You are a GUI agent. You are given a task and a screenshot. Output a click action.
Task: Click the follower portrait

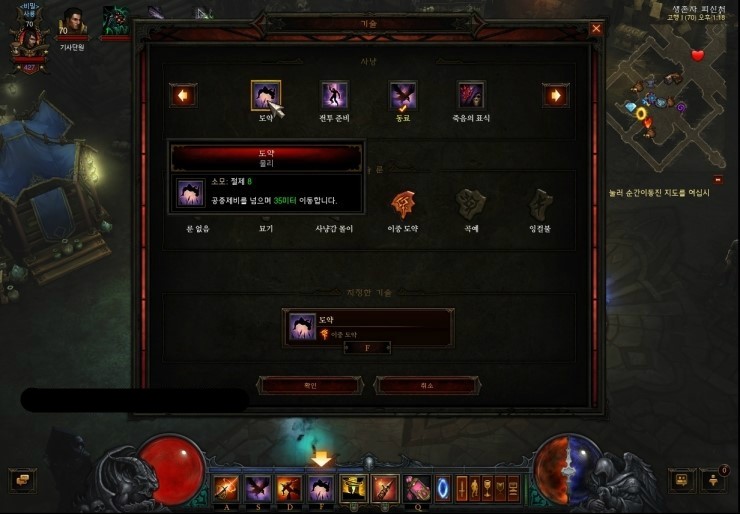(x=73, y=22)
